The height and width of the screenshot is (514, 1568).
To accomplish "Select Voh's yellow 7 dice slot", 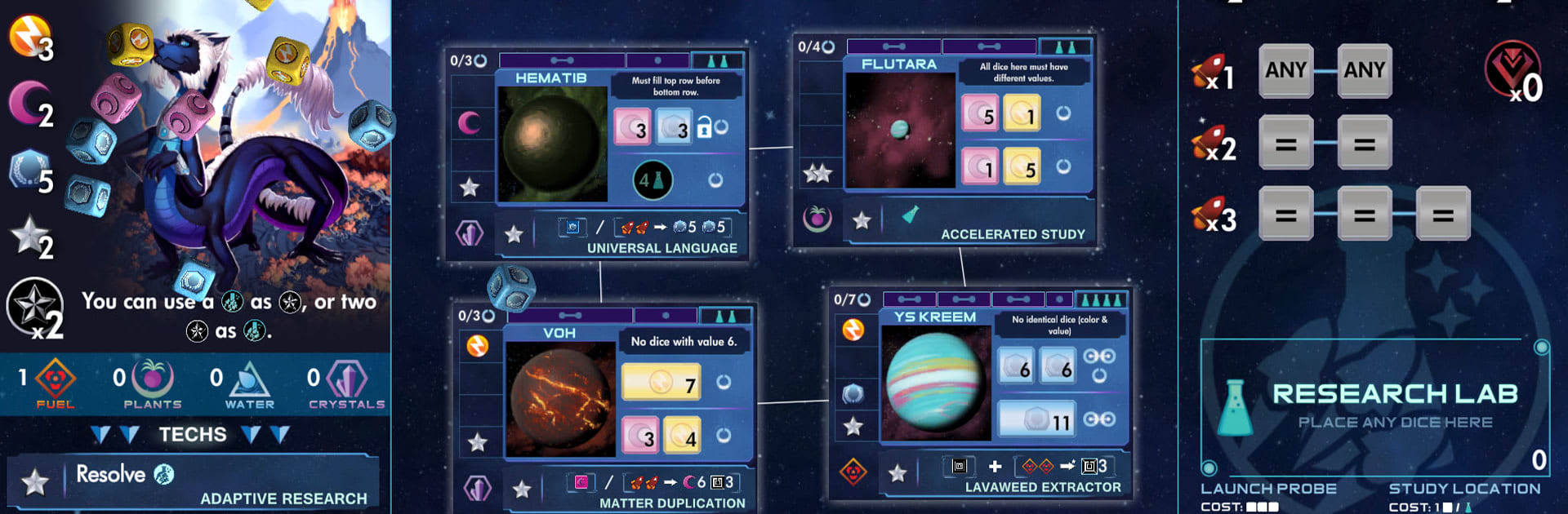I will (662, 382).
